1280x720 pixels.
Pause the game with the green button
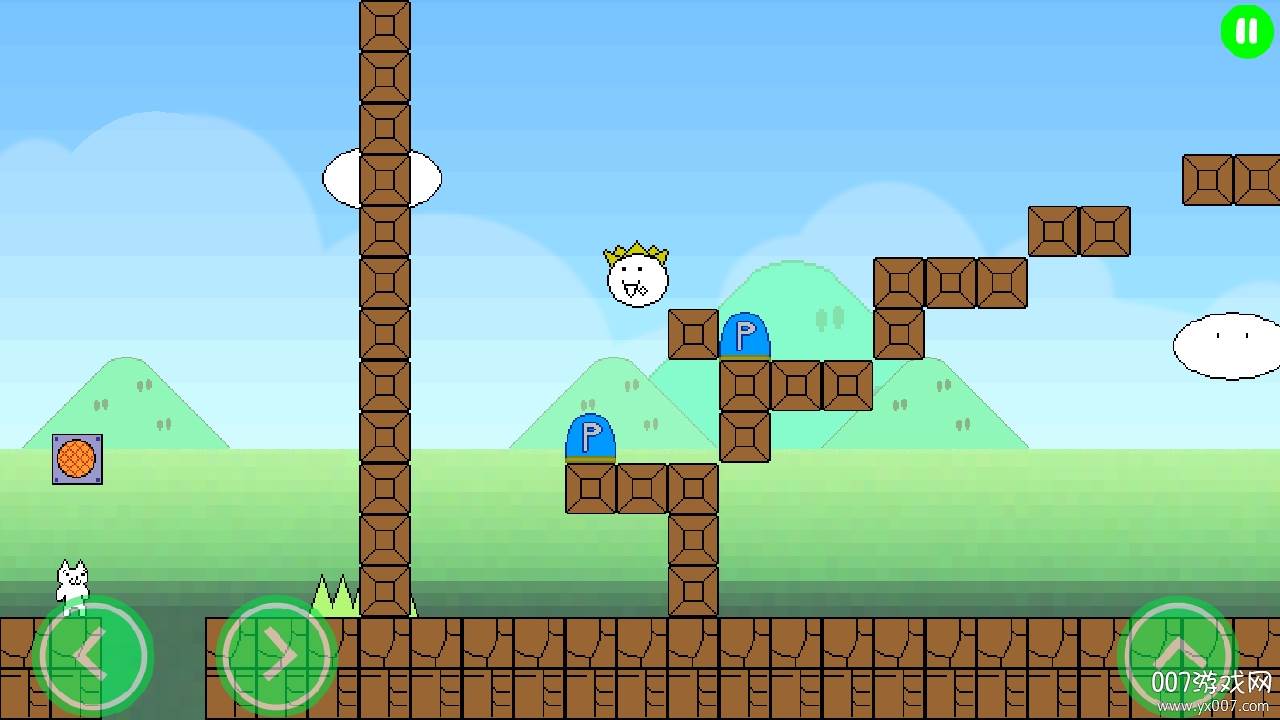[1247, 32]
